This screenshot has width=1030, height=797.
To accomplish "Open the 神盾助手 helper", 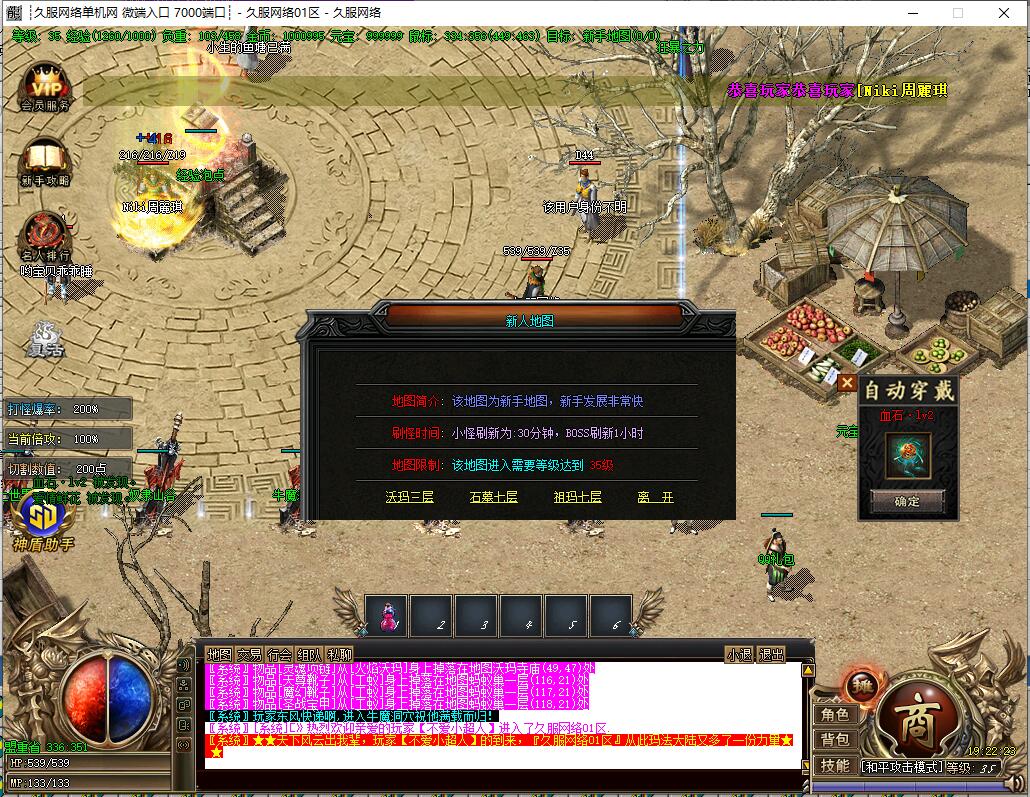I will pos(43,518).
